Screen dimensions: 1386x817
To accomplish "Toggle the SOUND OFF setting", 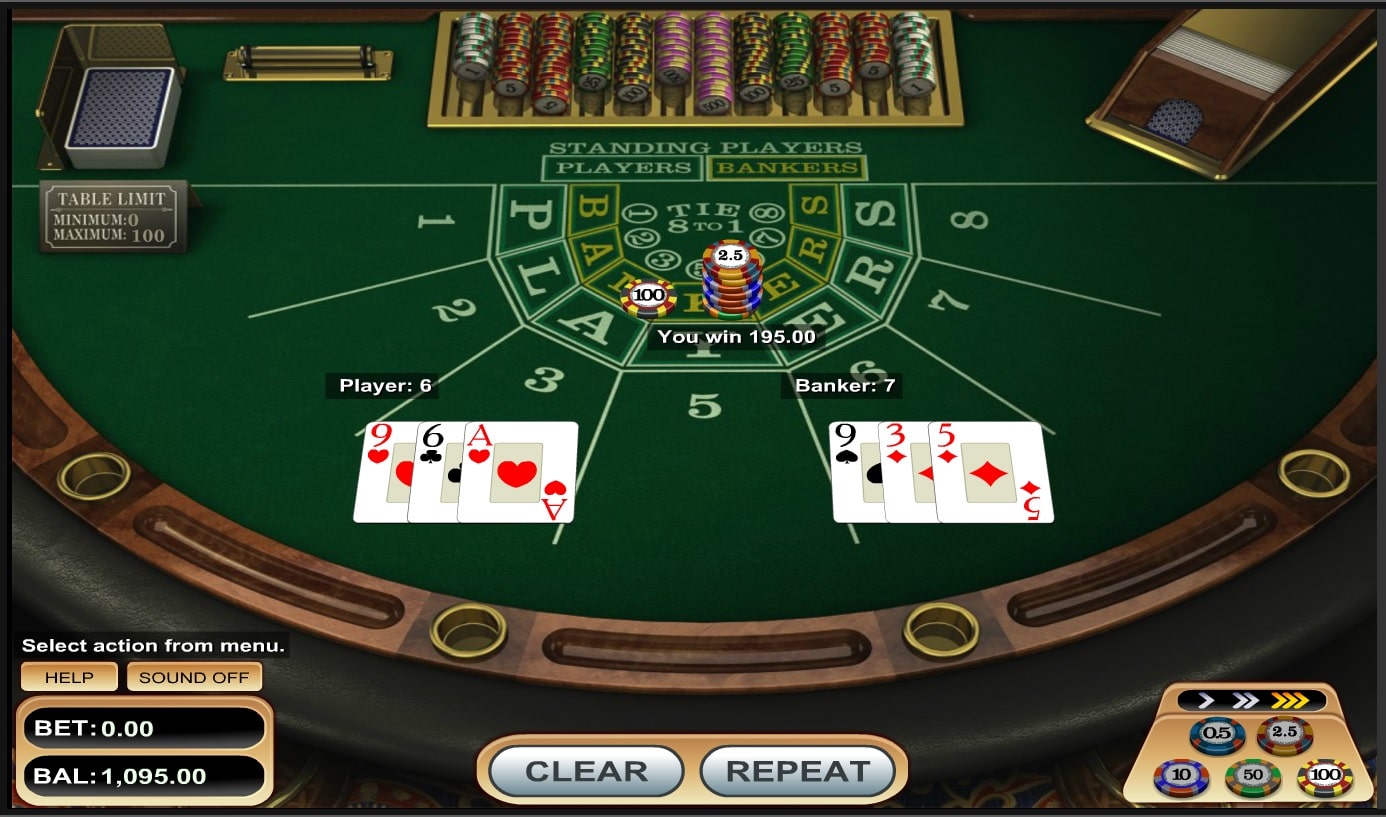I will click(x=193, y=677).
